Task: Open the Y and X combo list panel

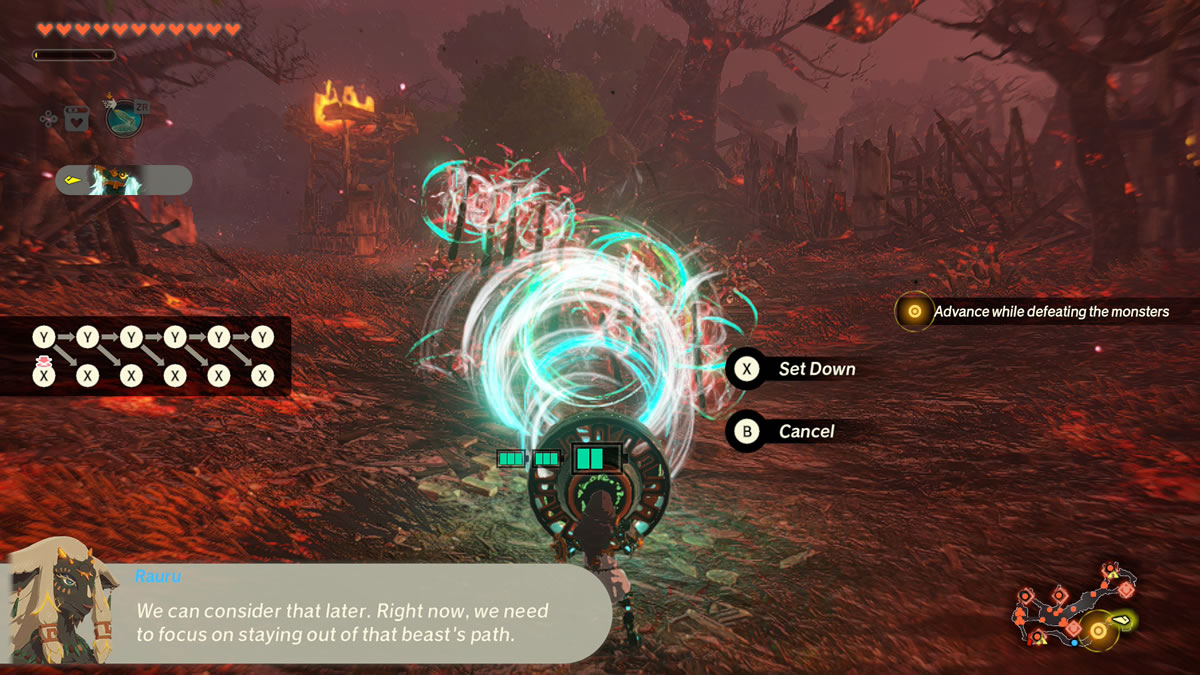Action: pyautogui.click(x=145, y=356)
